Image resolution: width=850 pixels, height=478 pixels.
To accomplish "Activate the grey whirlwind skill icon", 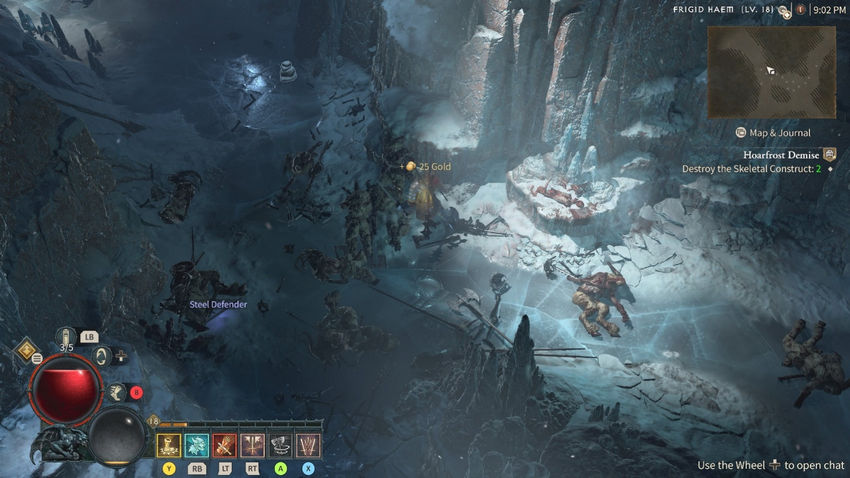I will pos(281,445).
